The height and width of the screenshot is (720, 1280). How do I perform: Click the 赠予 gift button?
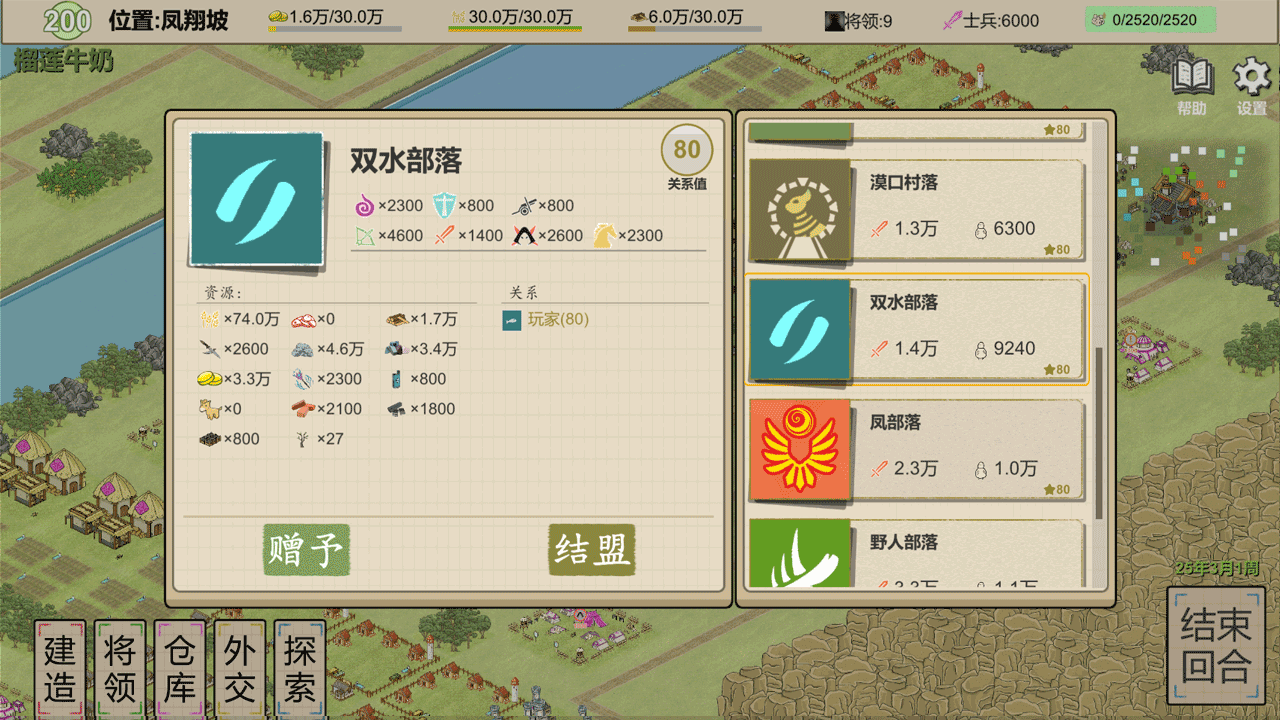305,550
